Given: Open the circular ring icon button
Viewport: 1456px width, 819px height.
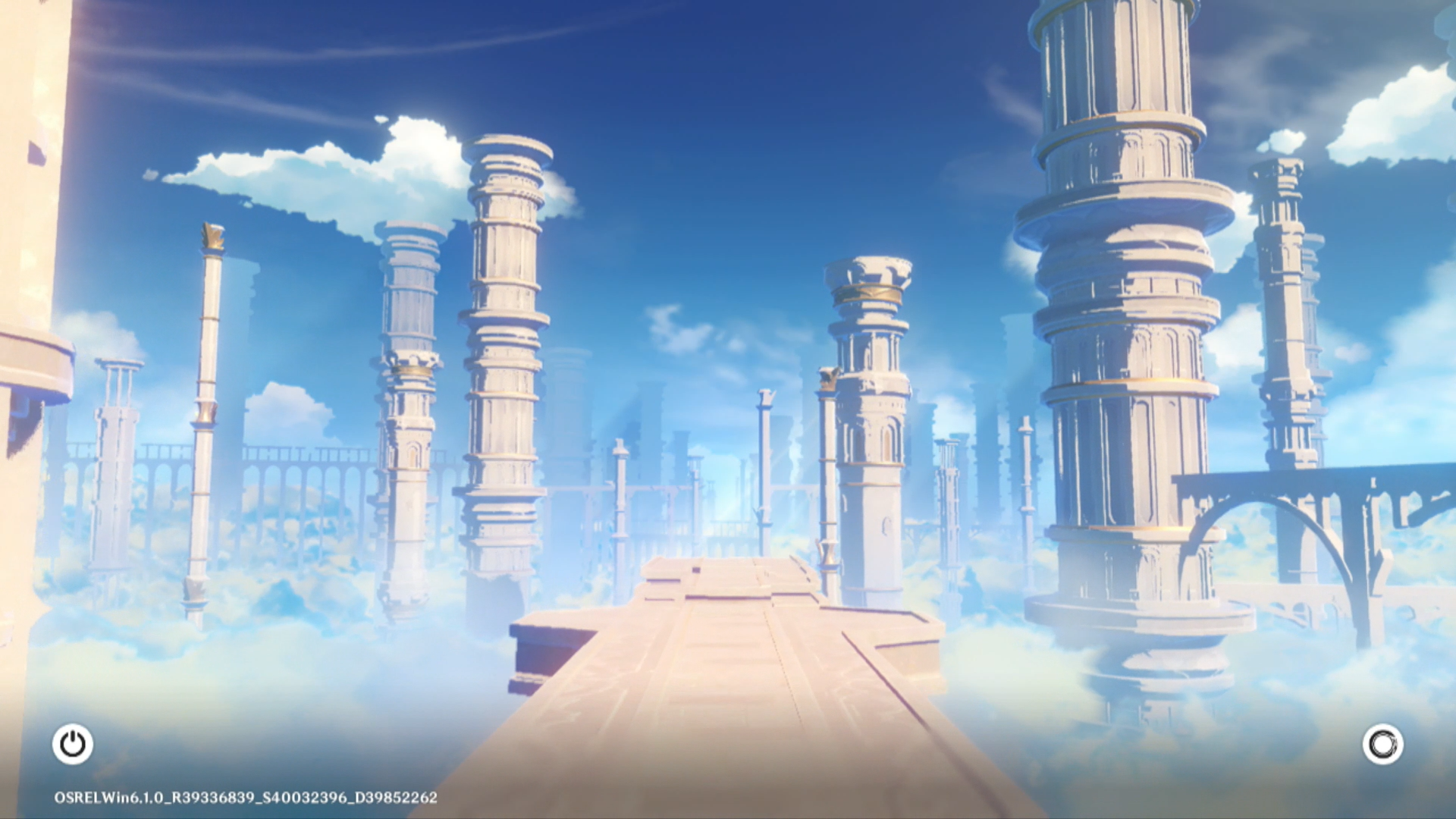Looking at the screenshot, I should click(1382, 744).
